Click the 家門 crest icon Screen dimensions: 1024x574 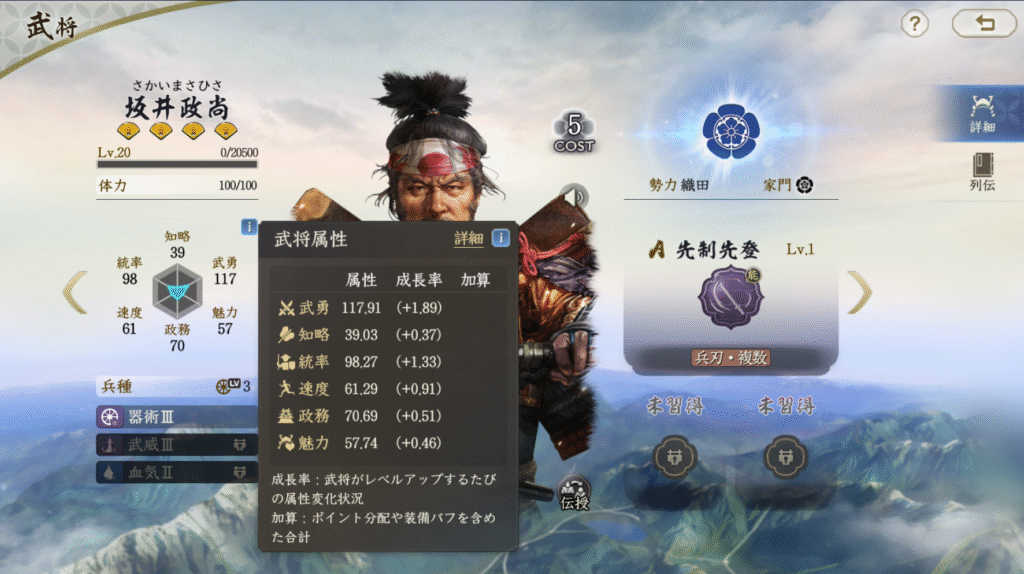[804, 186]
